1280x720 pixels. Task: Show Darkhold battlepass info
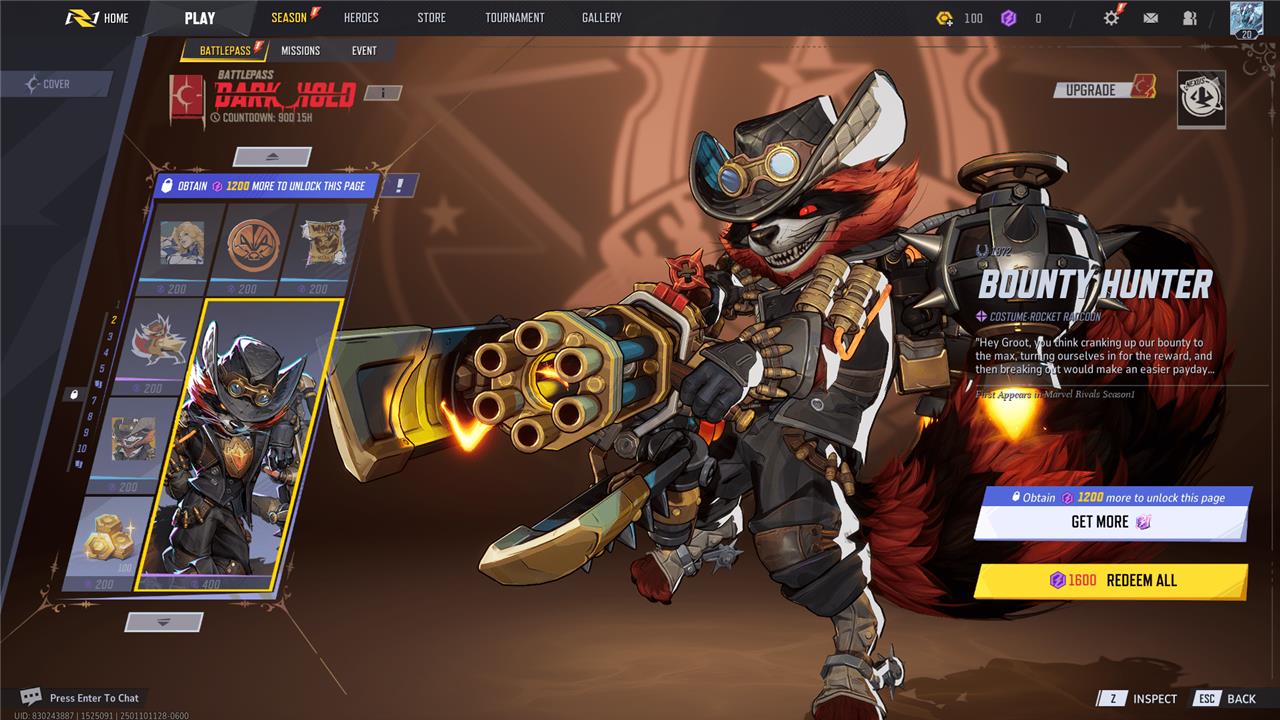(x=382, y=93)
